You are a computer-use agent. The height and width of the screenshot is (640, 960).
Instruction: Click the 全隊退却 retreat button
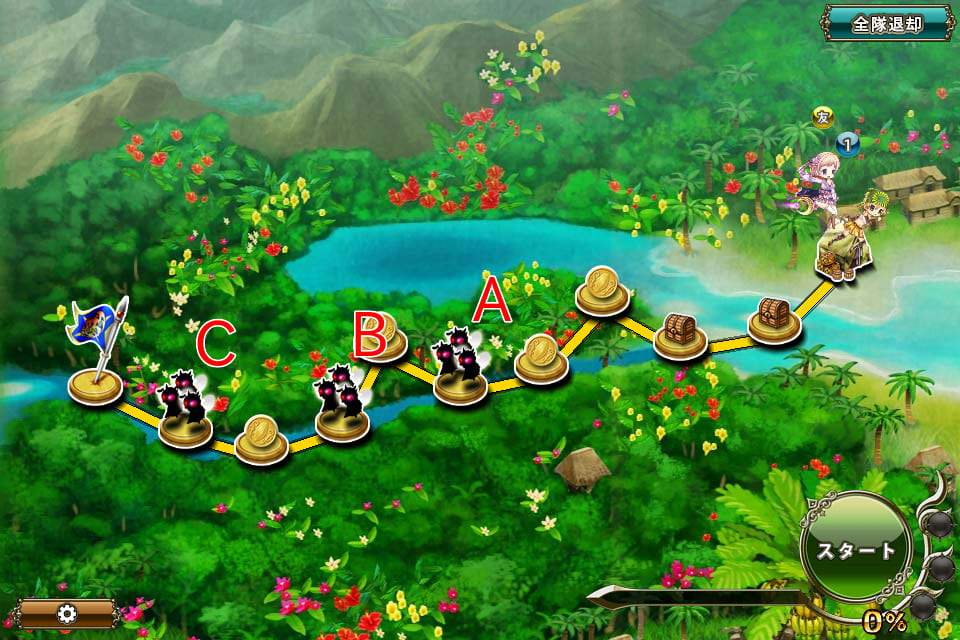tap(886, 23)
